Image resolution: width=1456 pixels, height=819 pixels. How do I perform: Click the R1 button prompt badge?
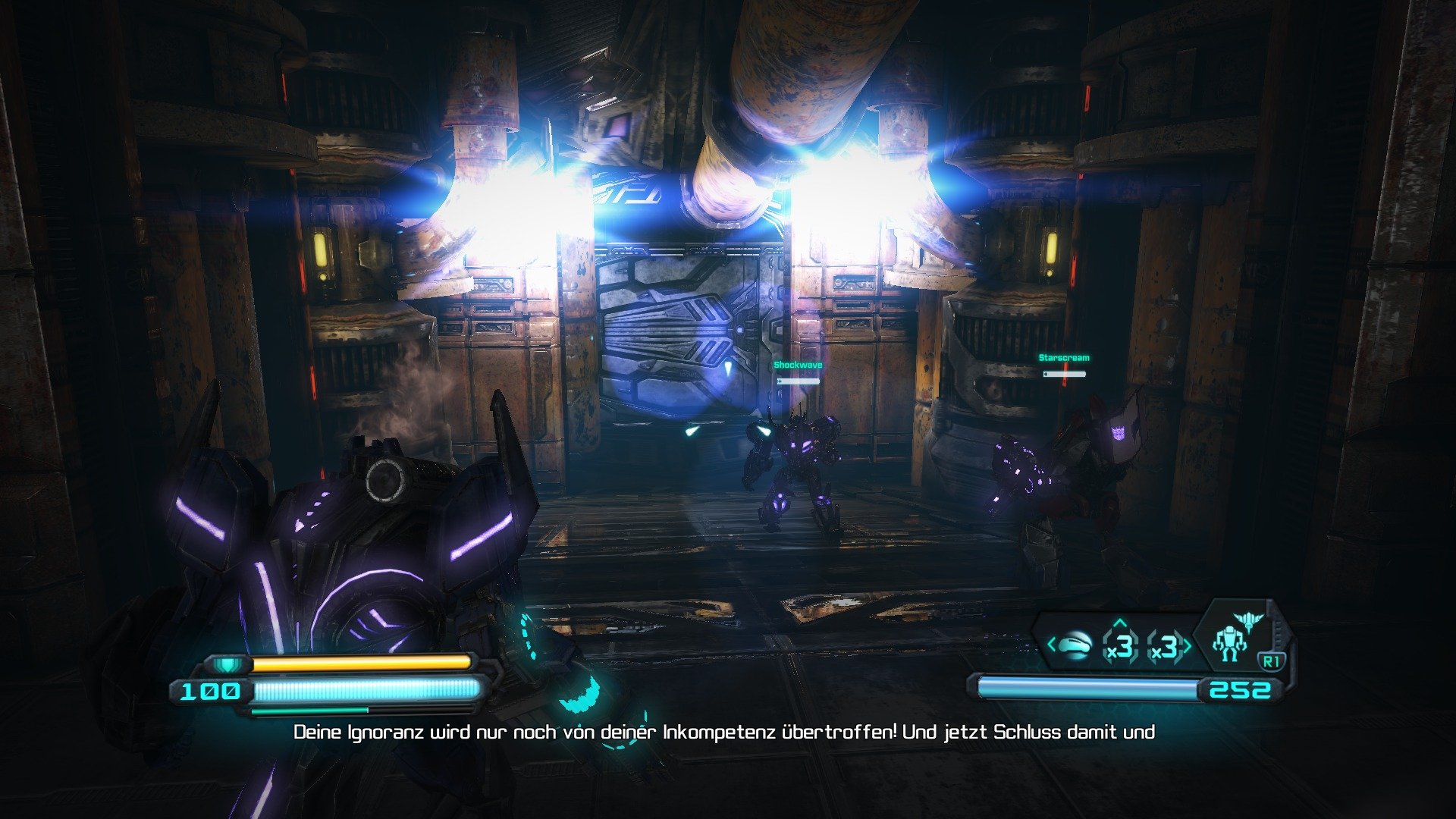(1272, 660)
